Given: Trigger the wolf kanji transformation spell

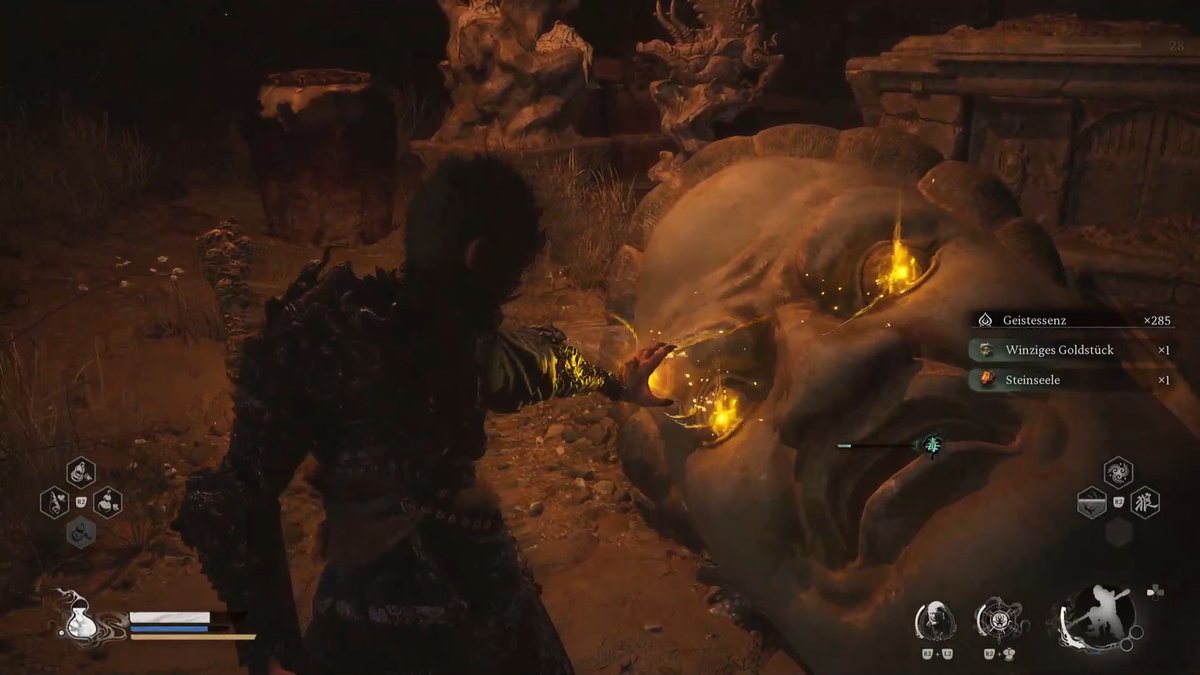Looking at the screenshot, I should click(x=1145, y=502).
